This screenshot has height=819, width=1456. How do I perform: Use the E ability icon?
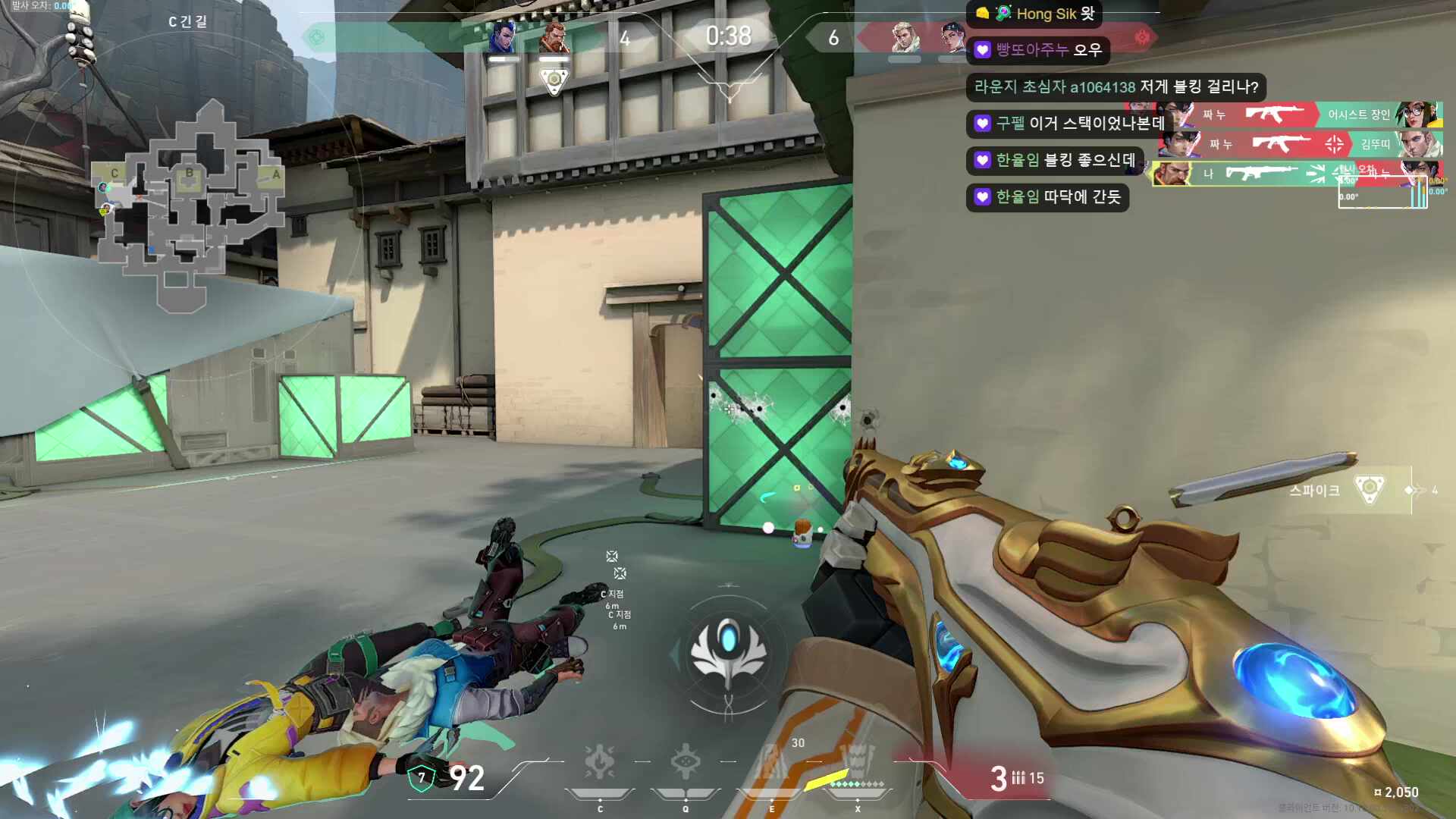coord(771,762)
